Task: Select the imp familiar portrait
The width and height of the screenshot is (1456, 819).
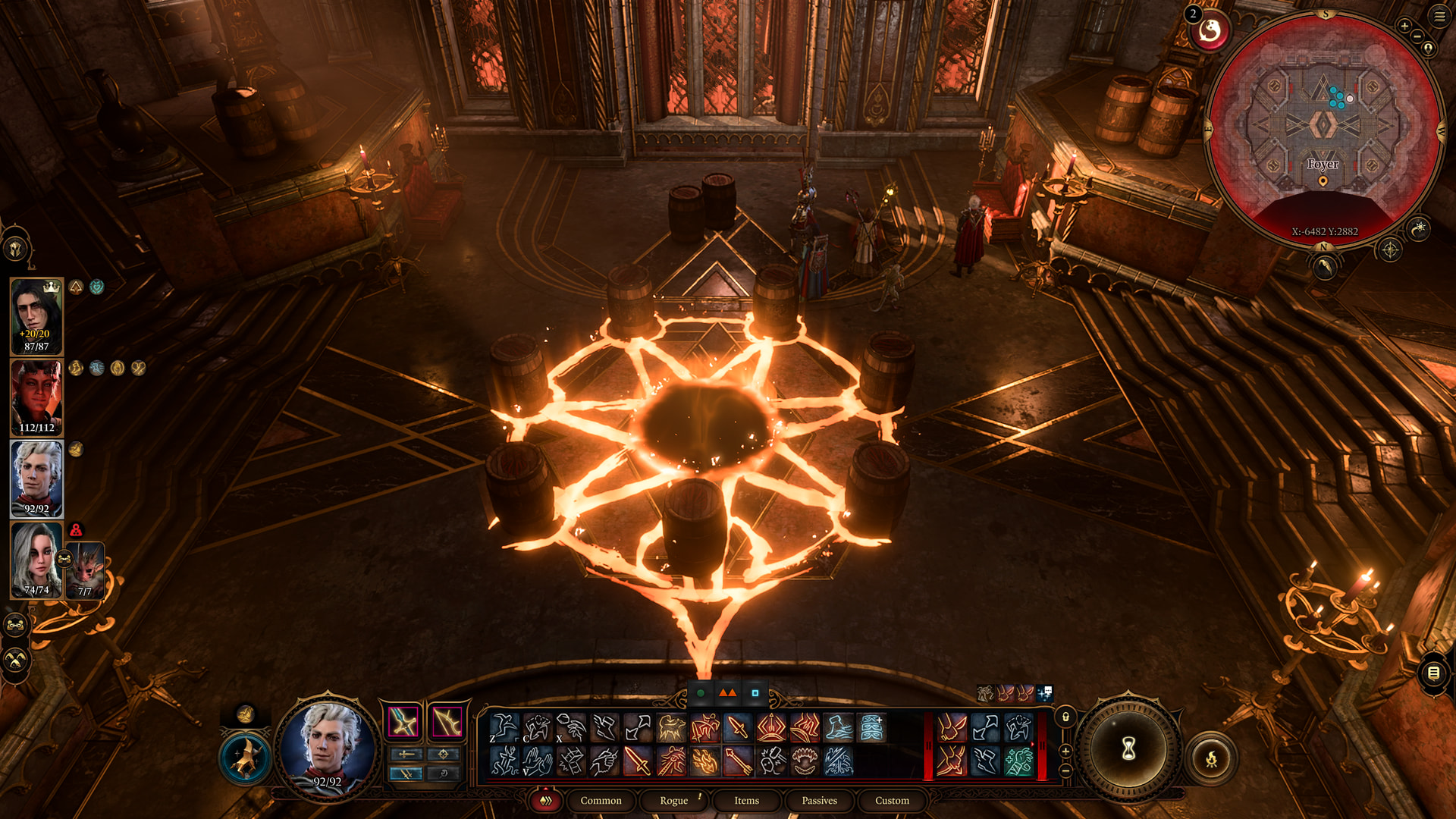Action: tap(85, 570)
